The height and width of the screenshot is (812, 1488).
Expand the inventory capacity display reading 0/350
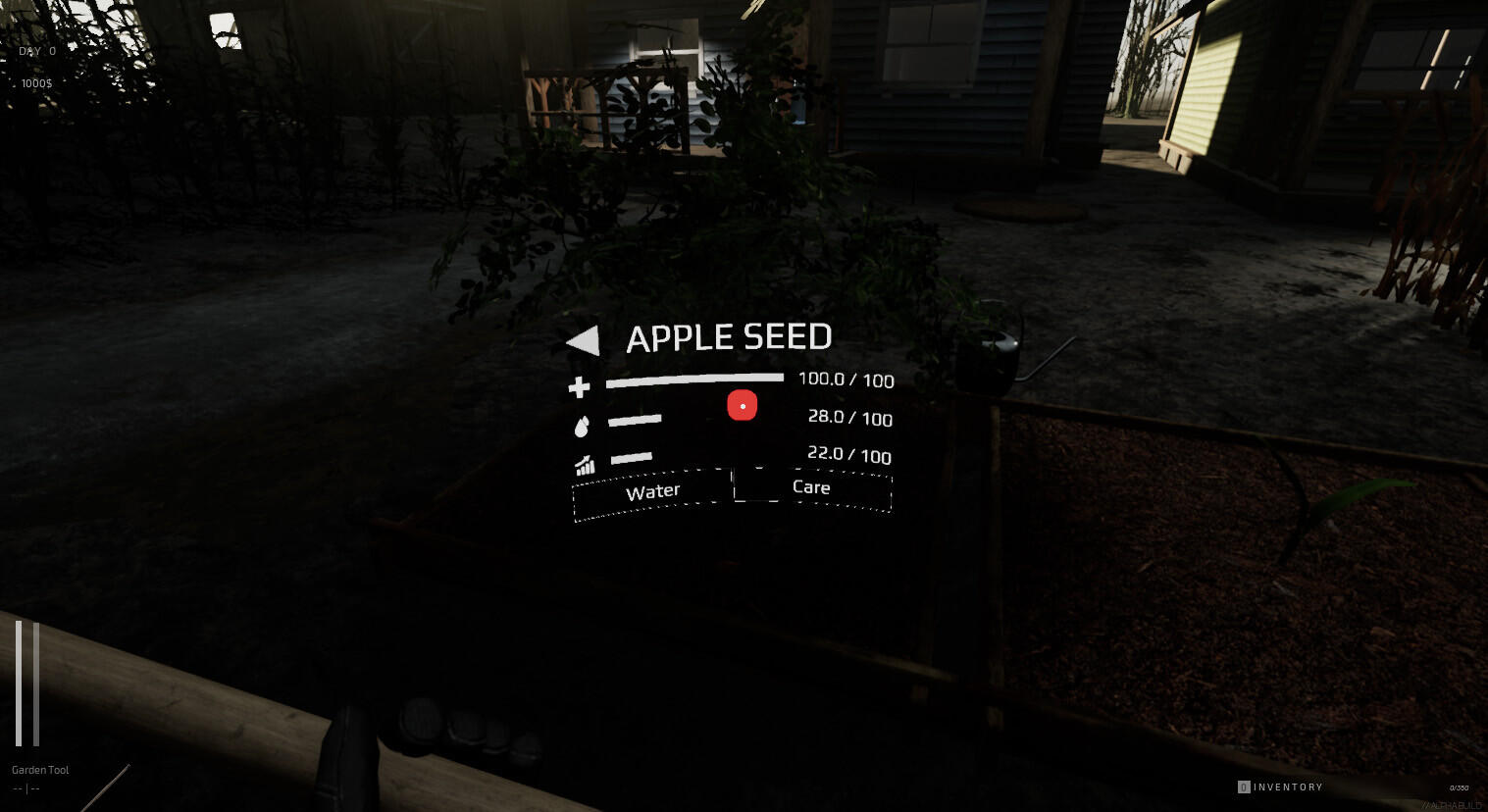[x=1460, y=787]
